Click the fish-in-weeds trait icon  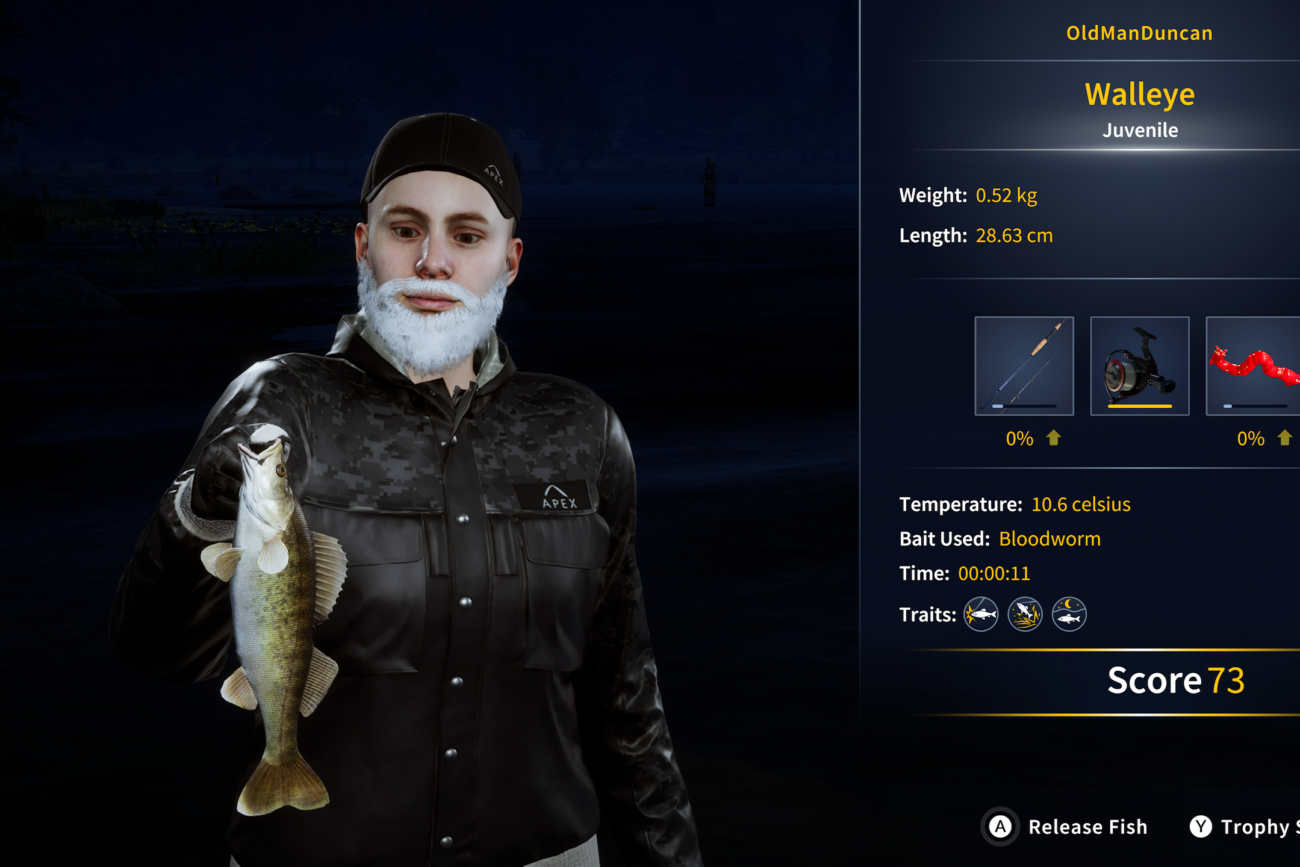point(1025,614)
